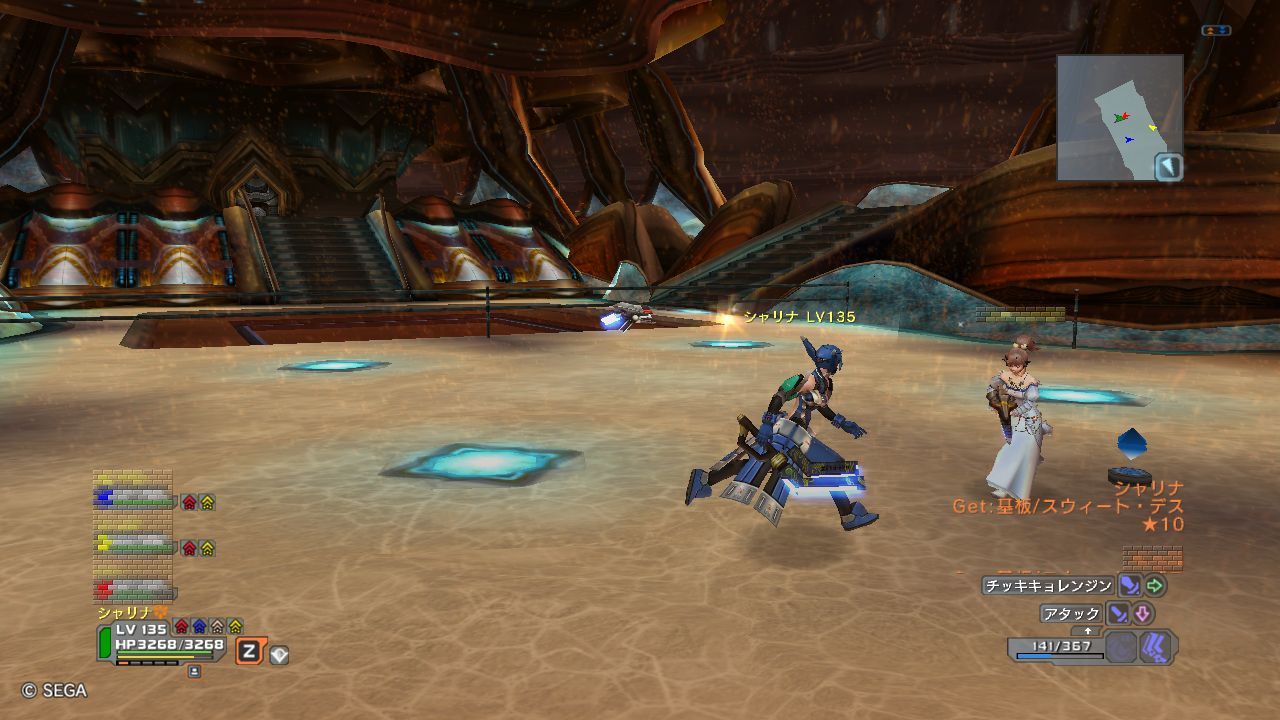This screenshot has width=1280, height=720.
Task: Activate the アタック attack action
Action: point(1071,614)
